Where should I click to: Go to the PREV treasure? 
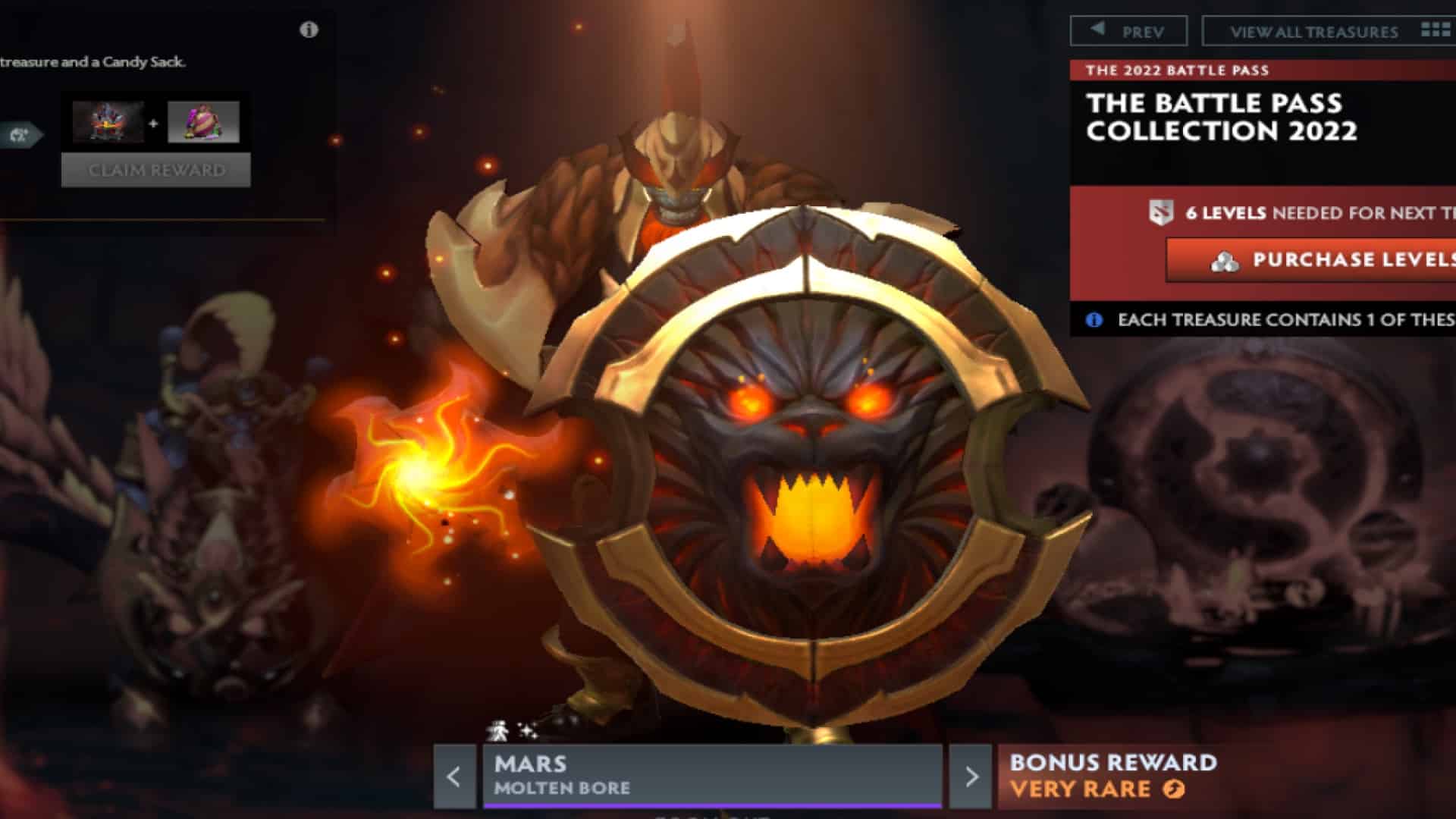(x=1128, y=32)
